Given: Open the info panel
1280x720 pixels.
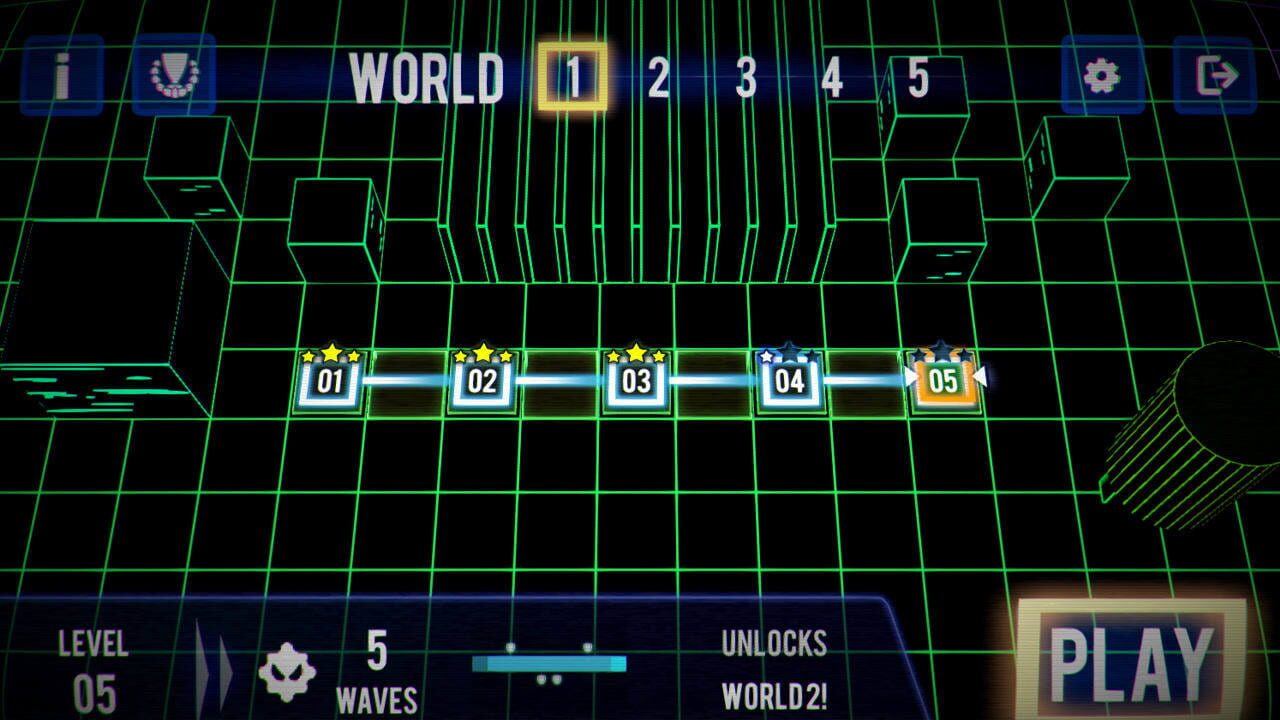Looking at the screenshot, I should point(60,74).
